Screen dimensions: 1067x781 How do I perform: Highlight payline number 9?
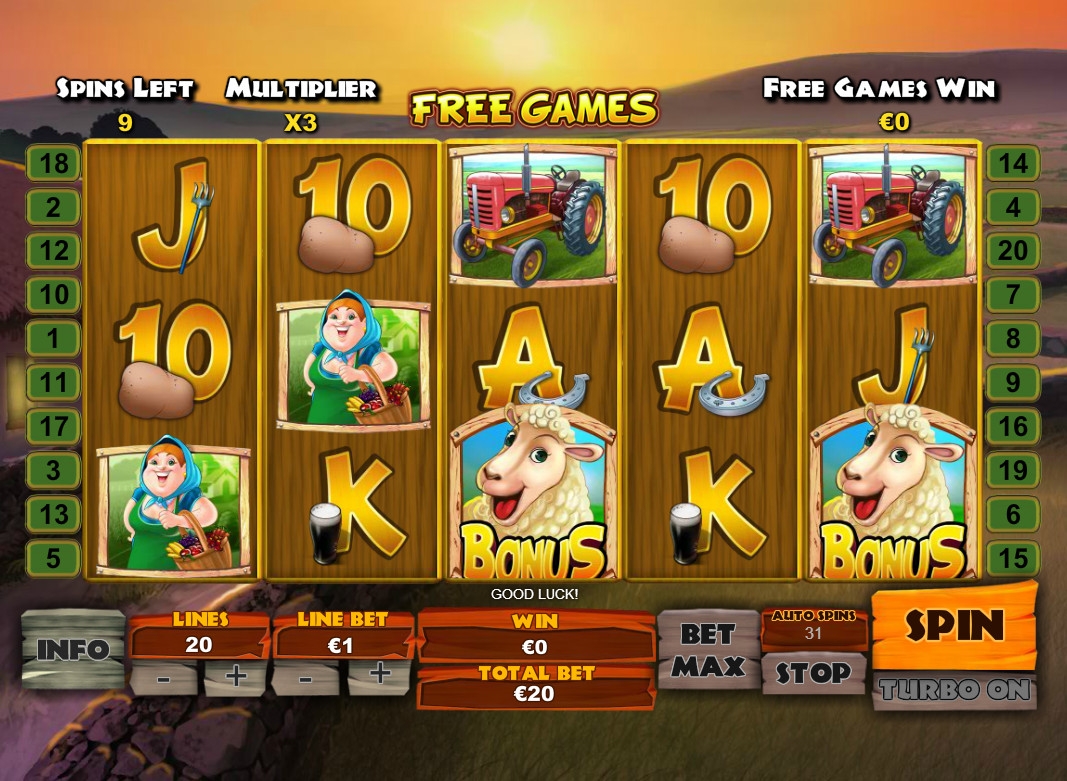(1013, 382)
